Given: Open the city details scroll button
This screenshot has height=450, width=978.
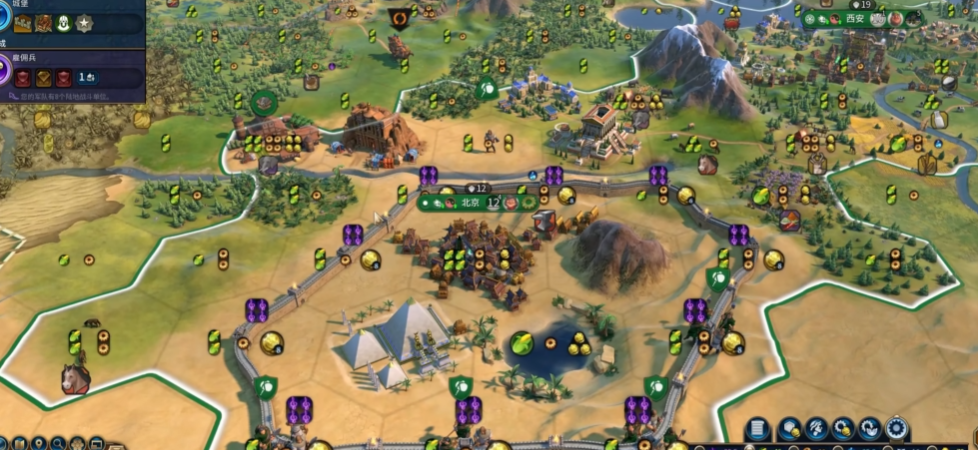Looking at the screenshot, I should tap(759, 430).
